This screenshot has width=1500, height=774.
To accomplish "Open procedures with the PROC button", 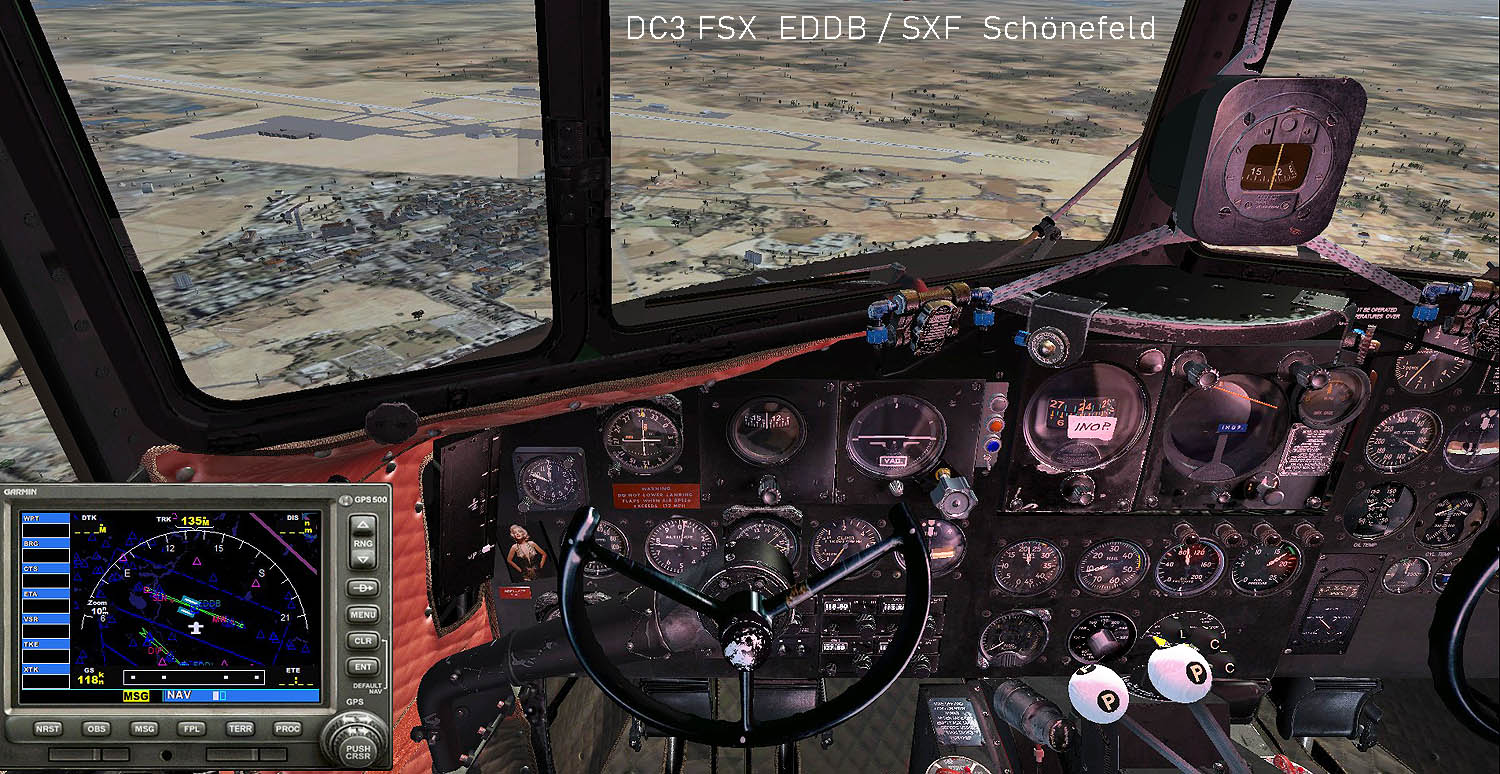I will [288, 729].
